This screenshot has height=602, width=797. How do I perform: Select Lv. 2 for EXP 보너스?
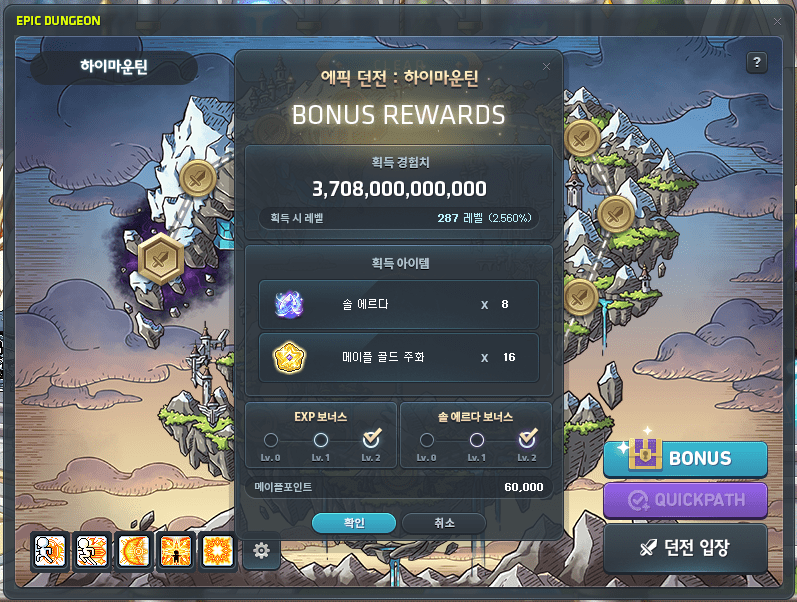[x=371, y=439]
